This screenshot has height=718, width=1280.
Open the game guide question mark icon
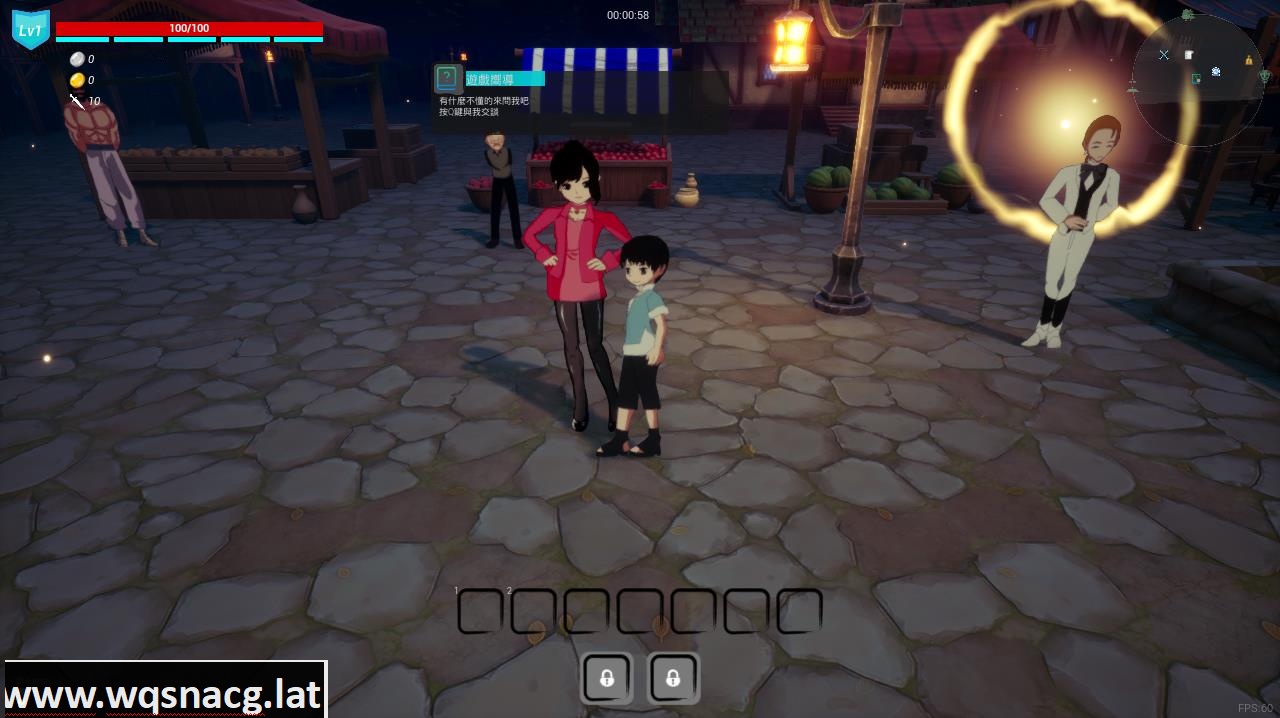(447, 78)
